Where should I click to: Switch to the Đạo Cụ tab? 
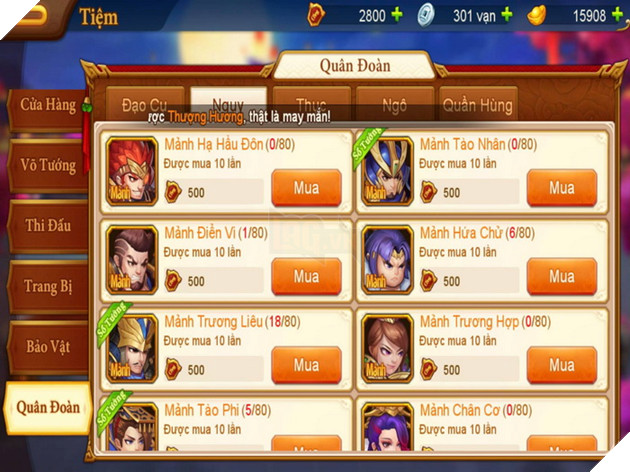146,104
